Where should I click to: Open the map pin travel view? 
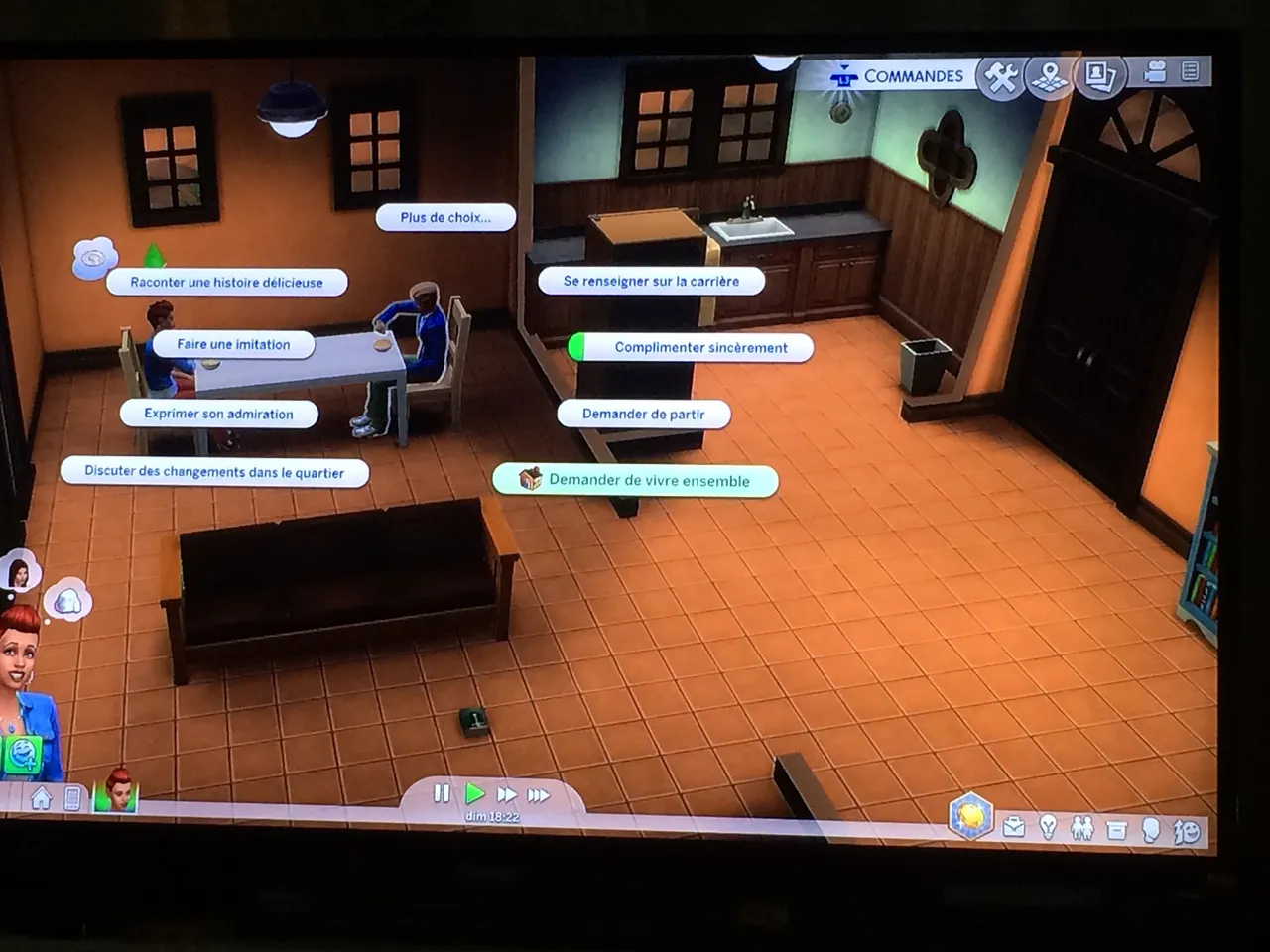click(x=1050, y=76)
